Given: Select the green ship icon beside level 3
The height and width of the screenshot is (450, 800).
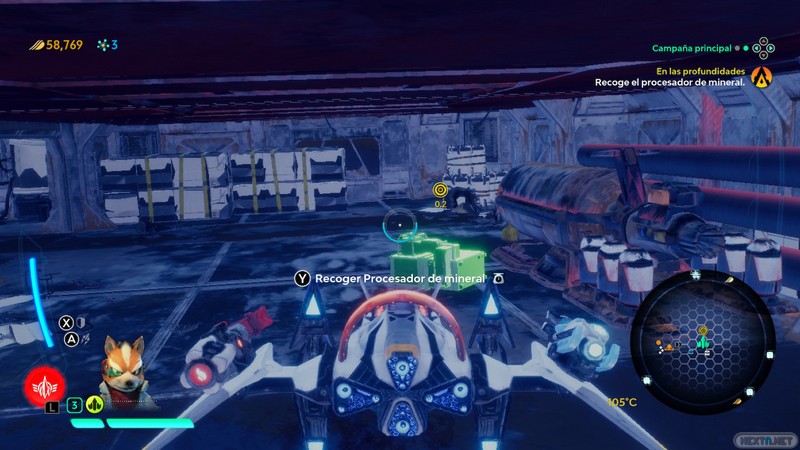Looking at the screenshot, I should 95,405.
